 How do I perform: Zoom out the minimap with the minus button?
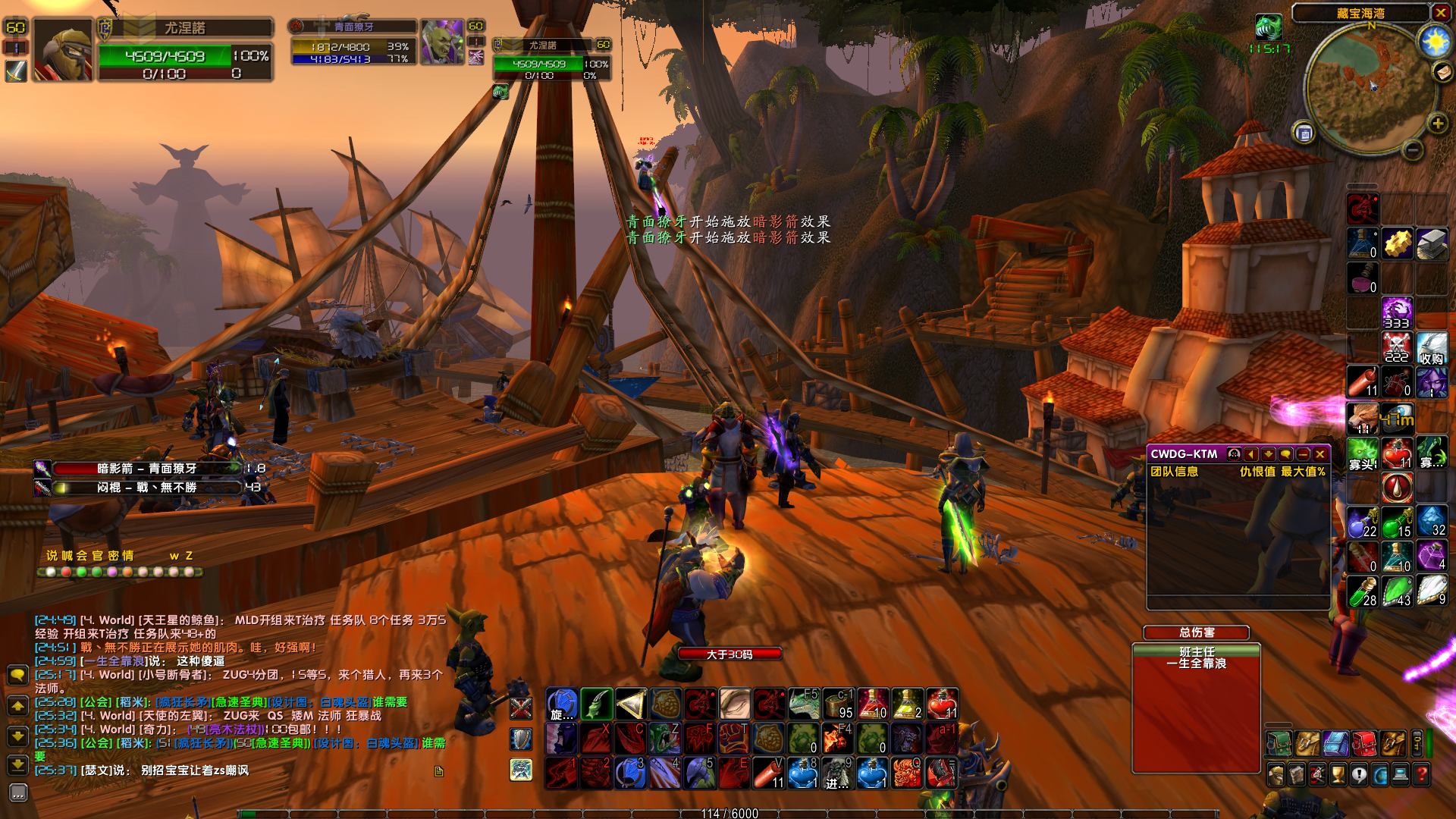(1412, 150)
